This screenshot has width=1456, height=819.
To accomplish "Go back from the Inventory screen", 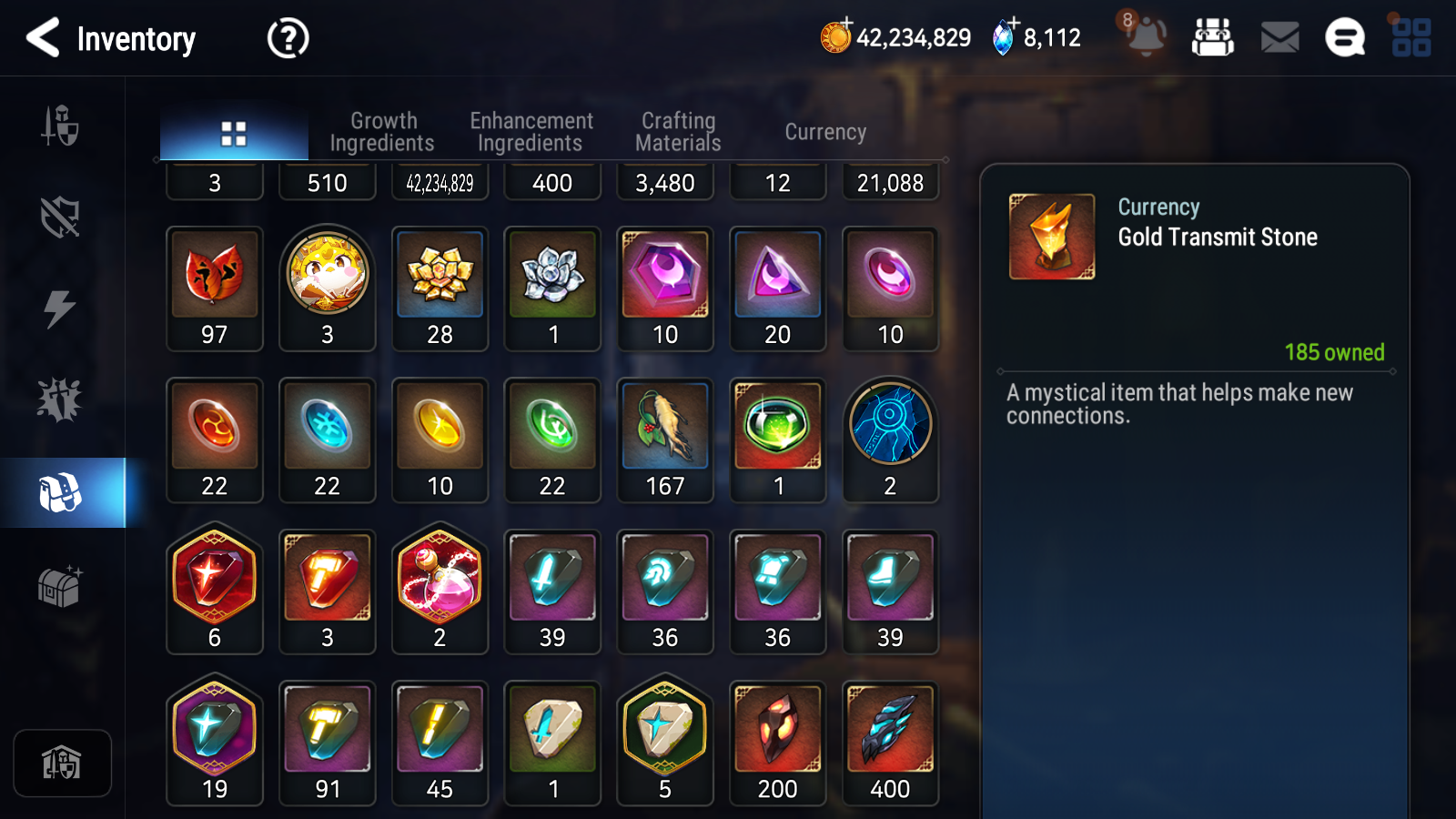I will point(43,38).
